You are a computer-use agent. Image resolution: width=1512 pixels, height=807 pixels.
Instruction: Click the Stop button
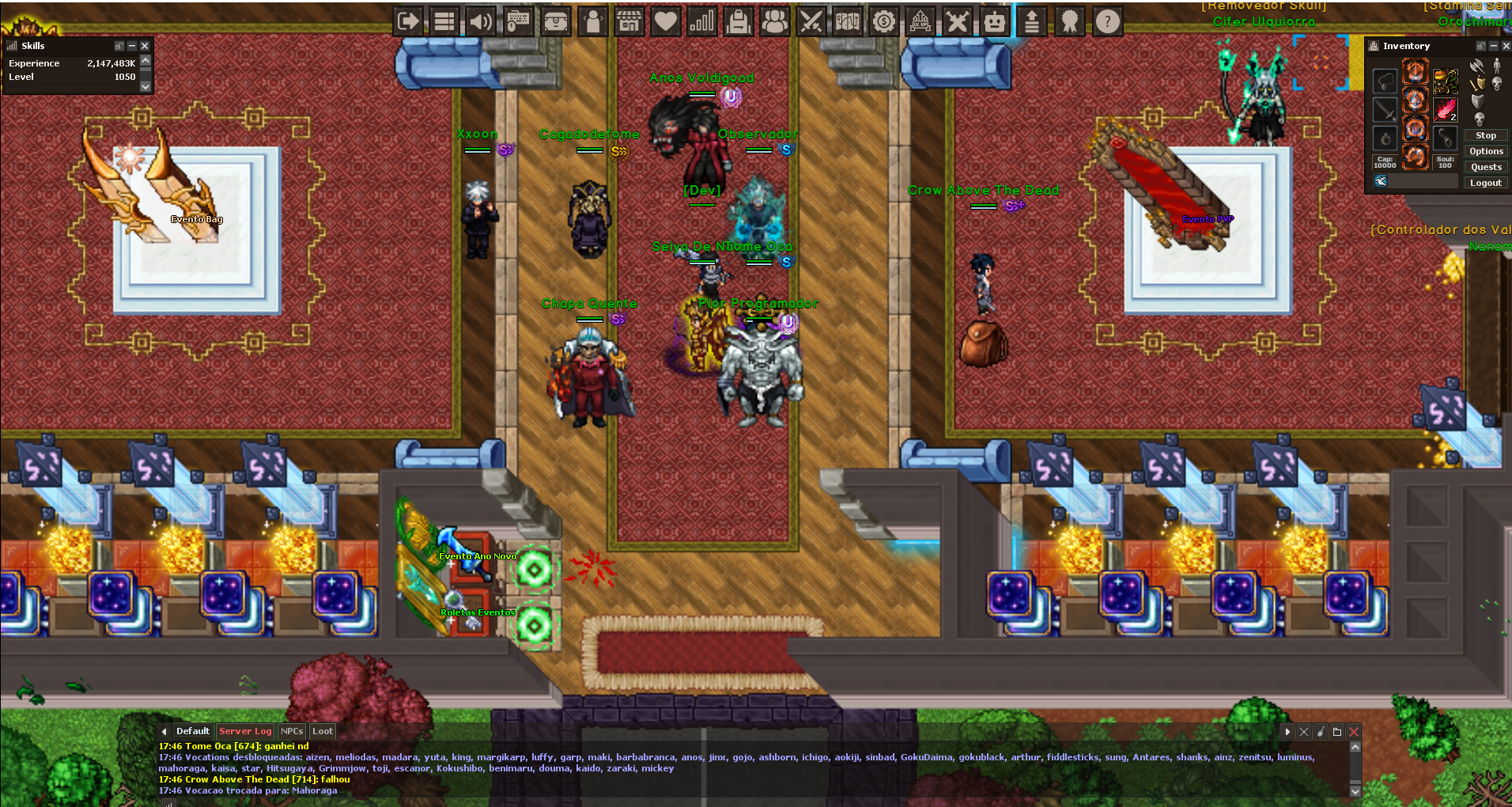click(1485, 135)
